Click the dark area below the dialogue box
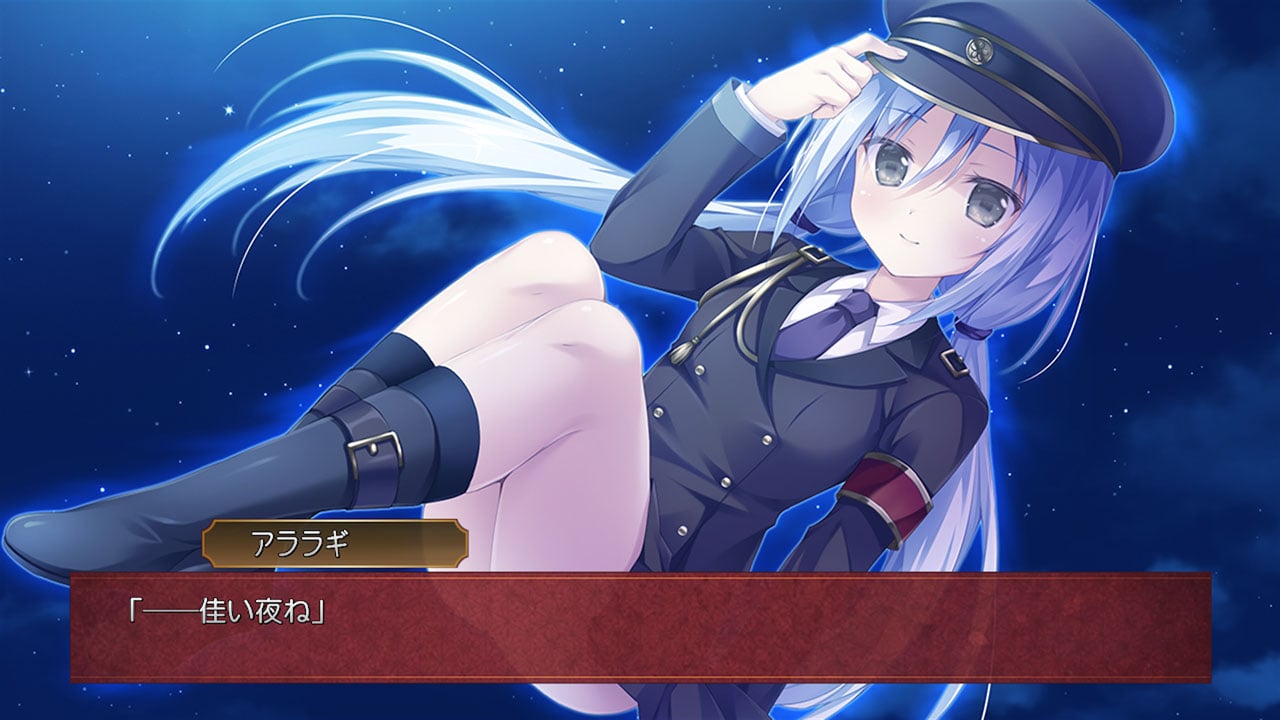The image size is (1280, 720). 640,700
